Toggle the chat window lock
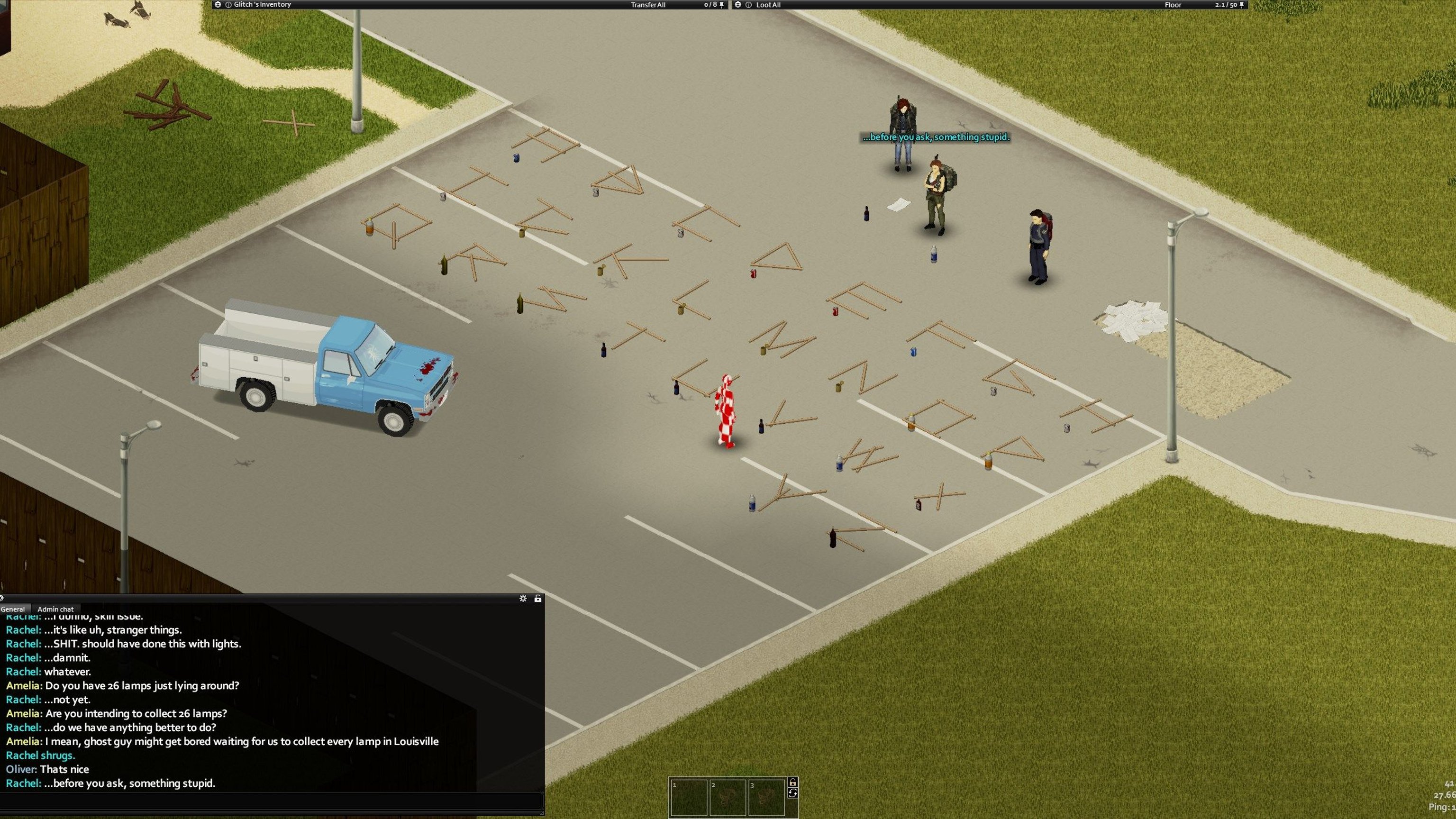This screenshot has width=1456, height=819. [537, 599]
